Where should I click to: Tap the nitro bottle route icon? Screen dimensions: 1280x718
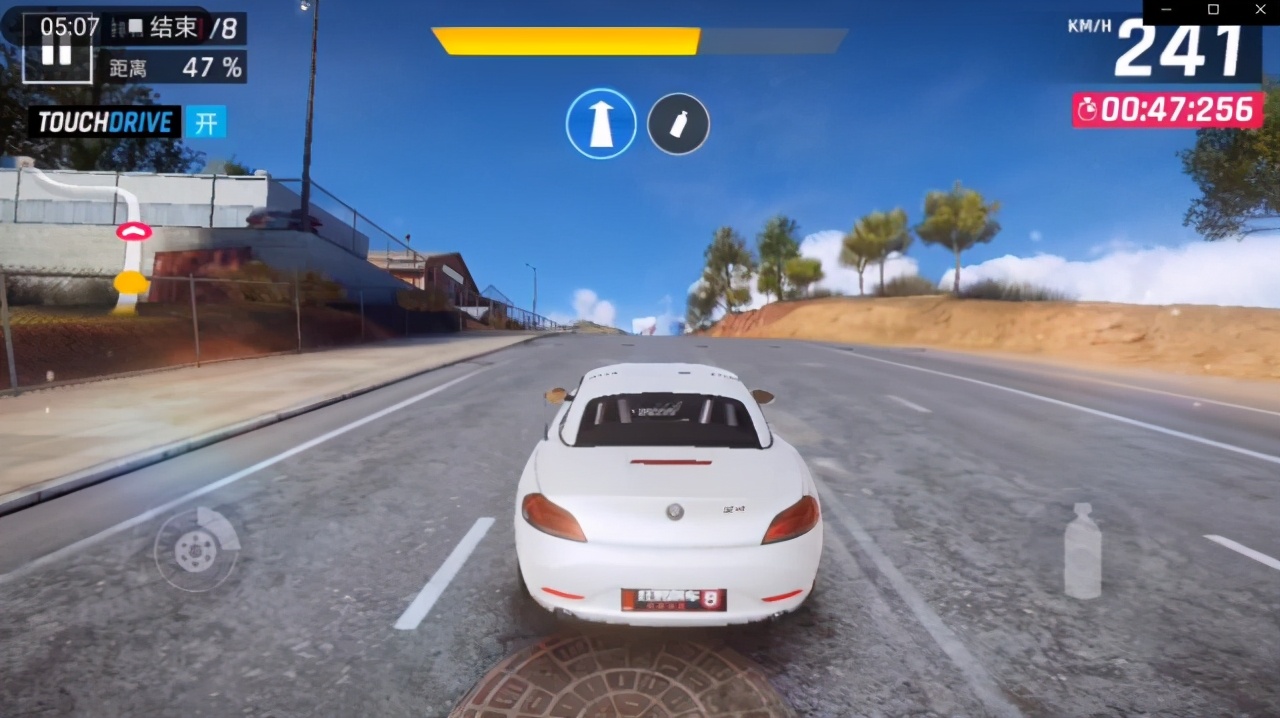click(x=678, y=124)
